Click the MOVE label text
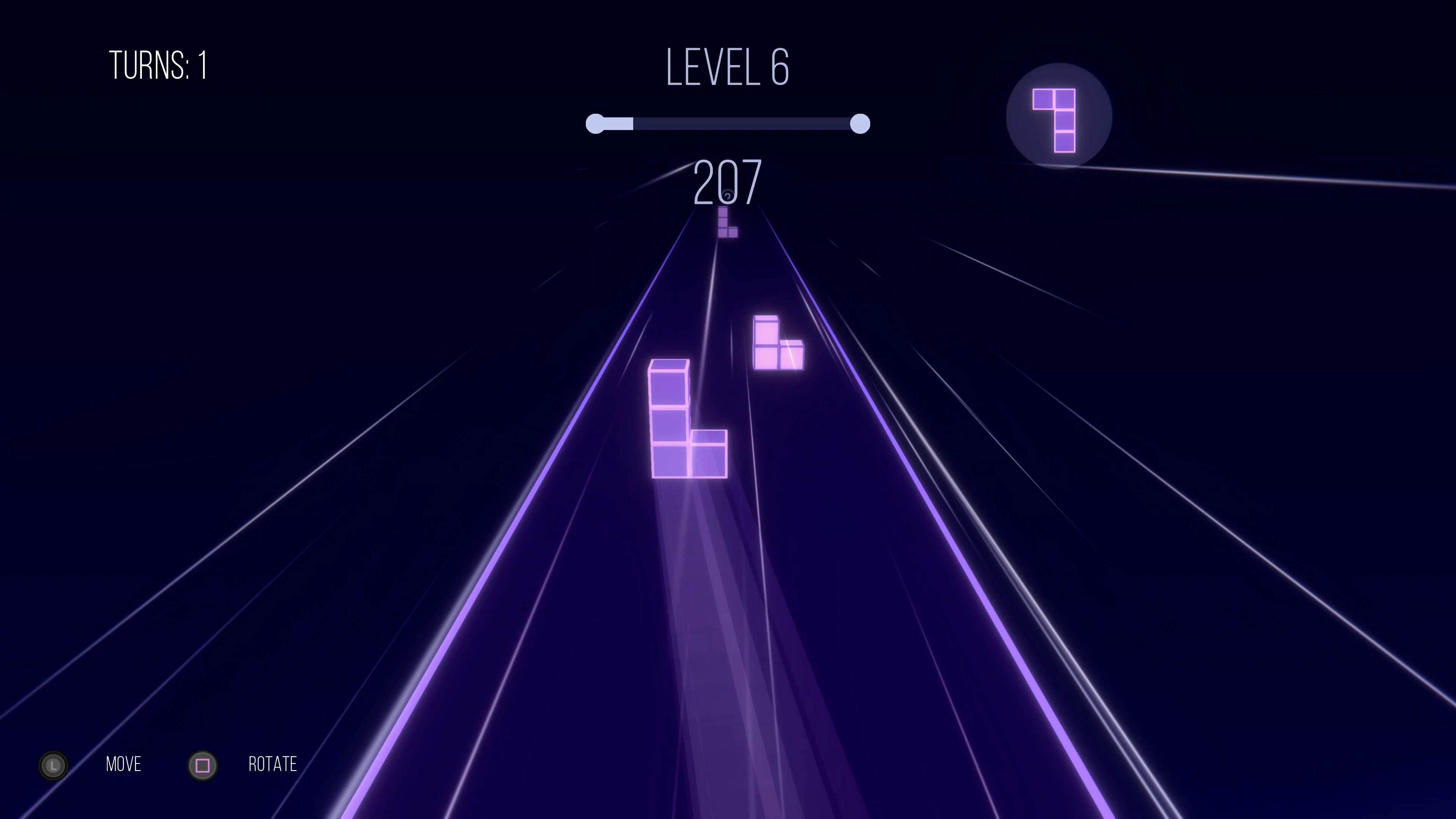 click(x=123, y=765)
